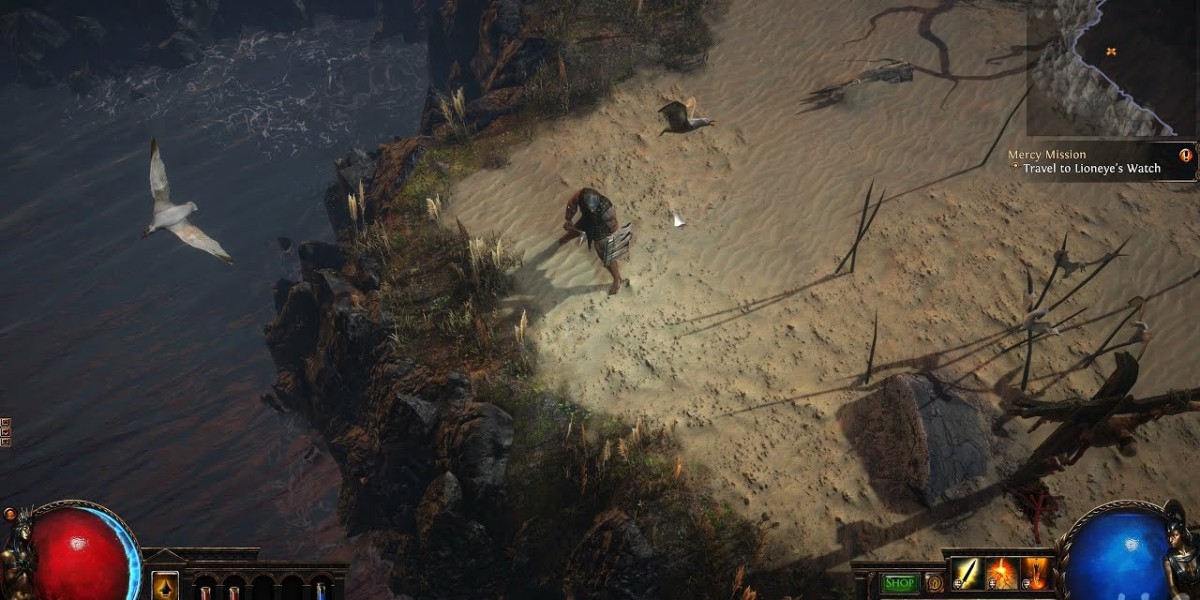Click the round bronze icon beside Shop
The width and height of the screenshot is (1200, 600).
tap(934, 583)
